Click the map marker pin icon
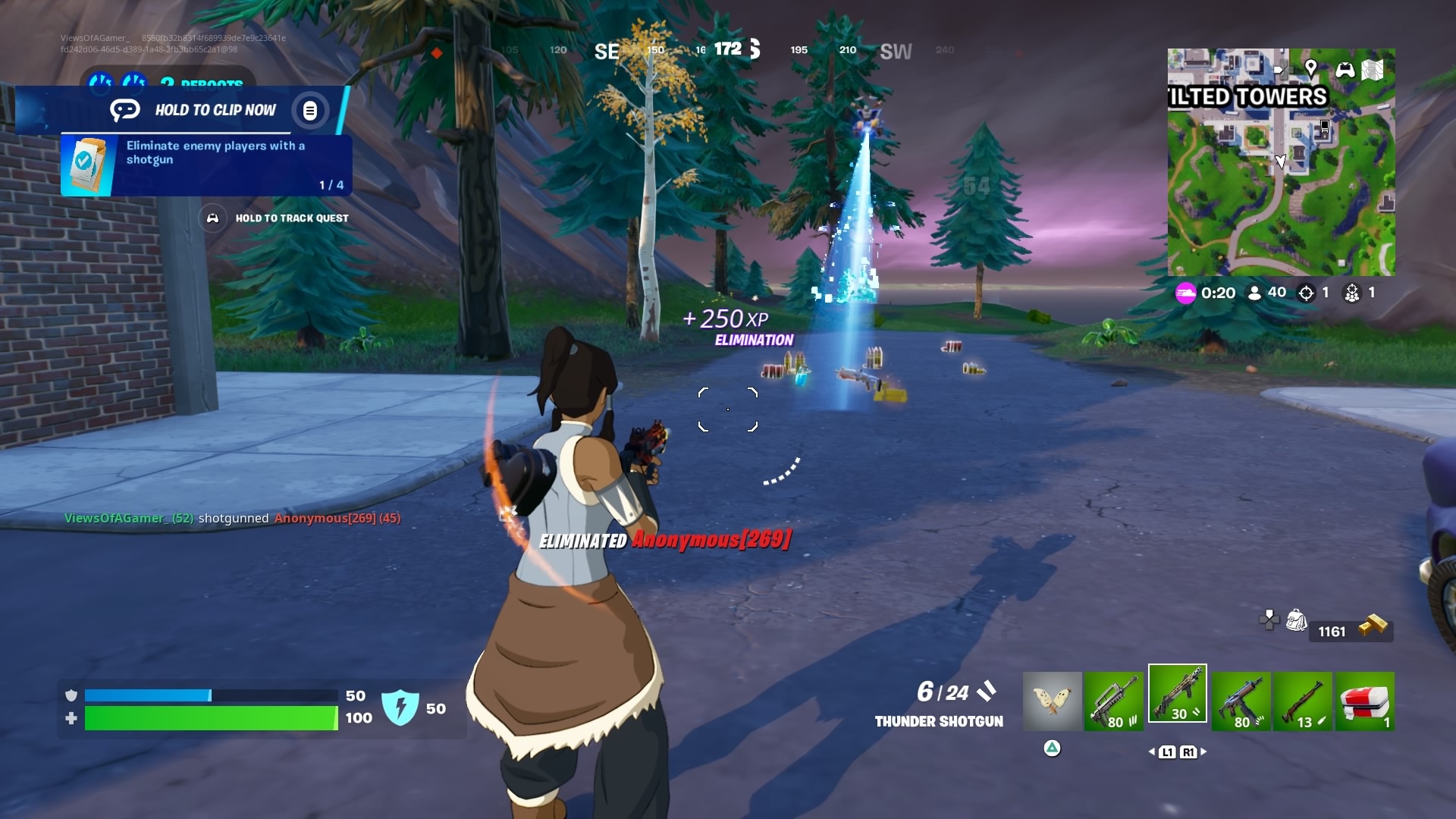Image resolution: width=1456 pixels, height=819 pixels. [x=1310, y=68]
